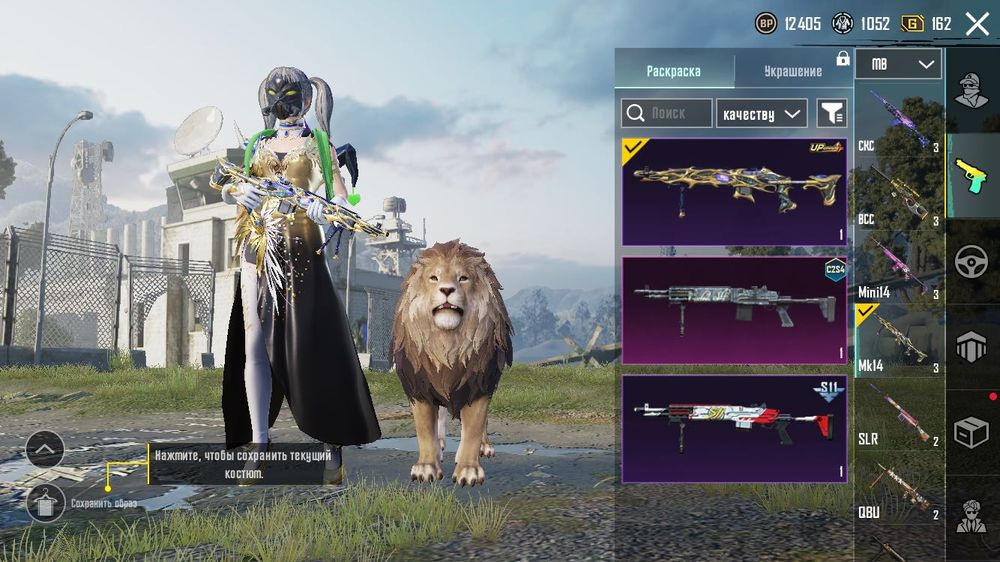Open the skin filter button
Viewport: 1000px width, 562px height.
point(831,113)
